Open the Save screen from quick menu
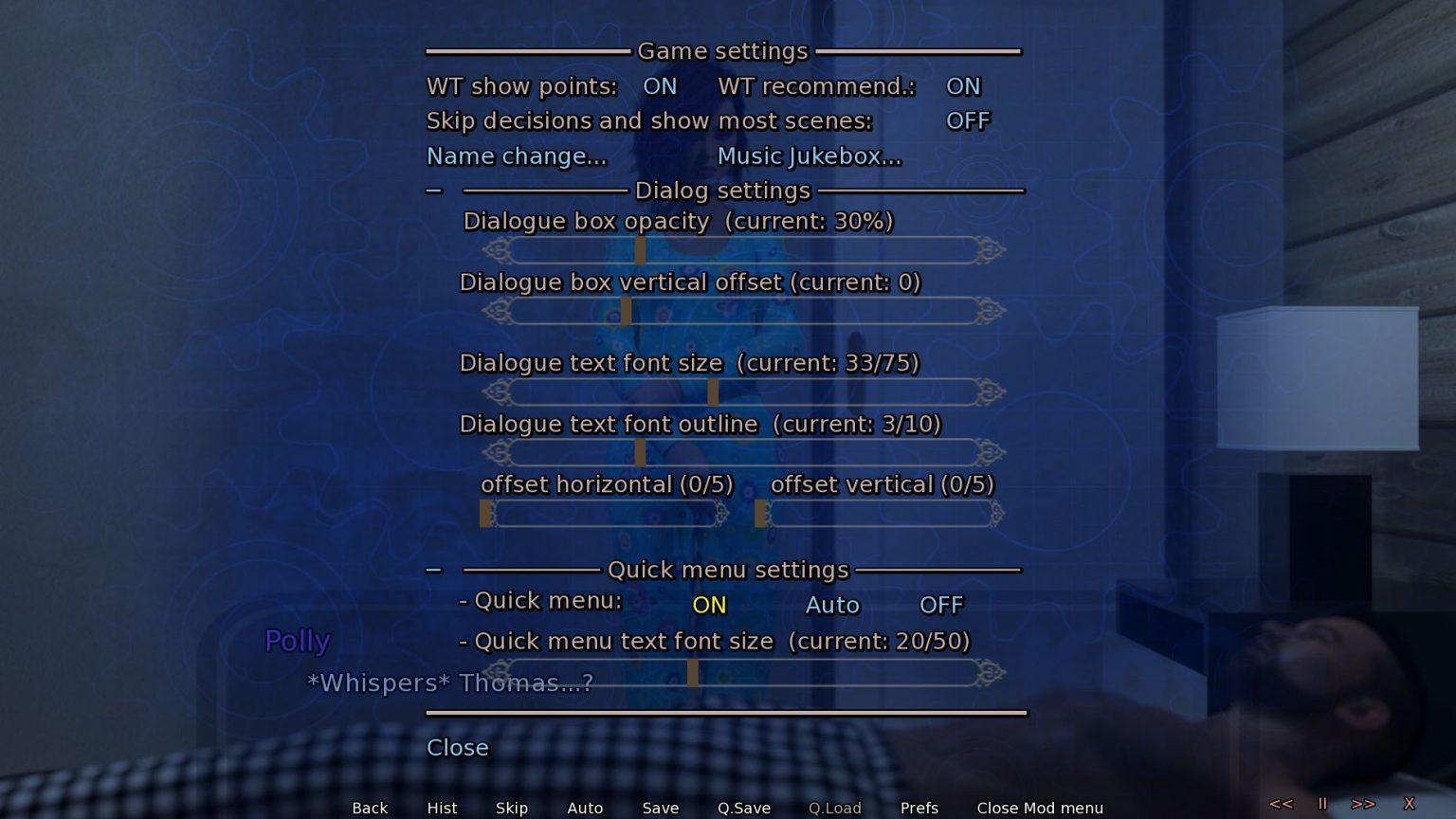Screen dimensions: 1456x819 pos(660,808)
